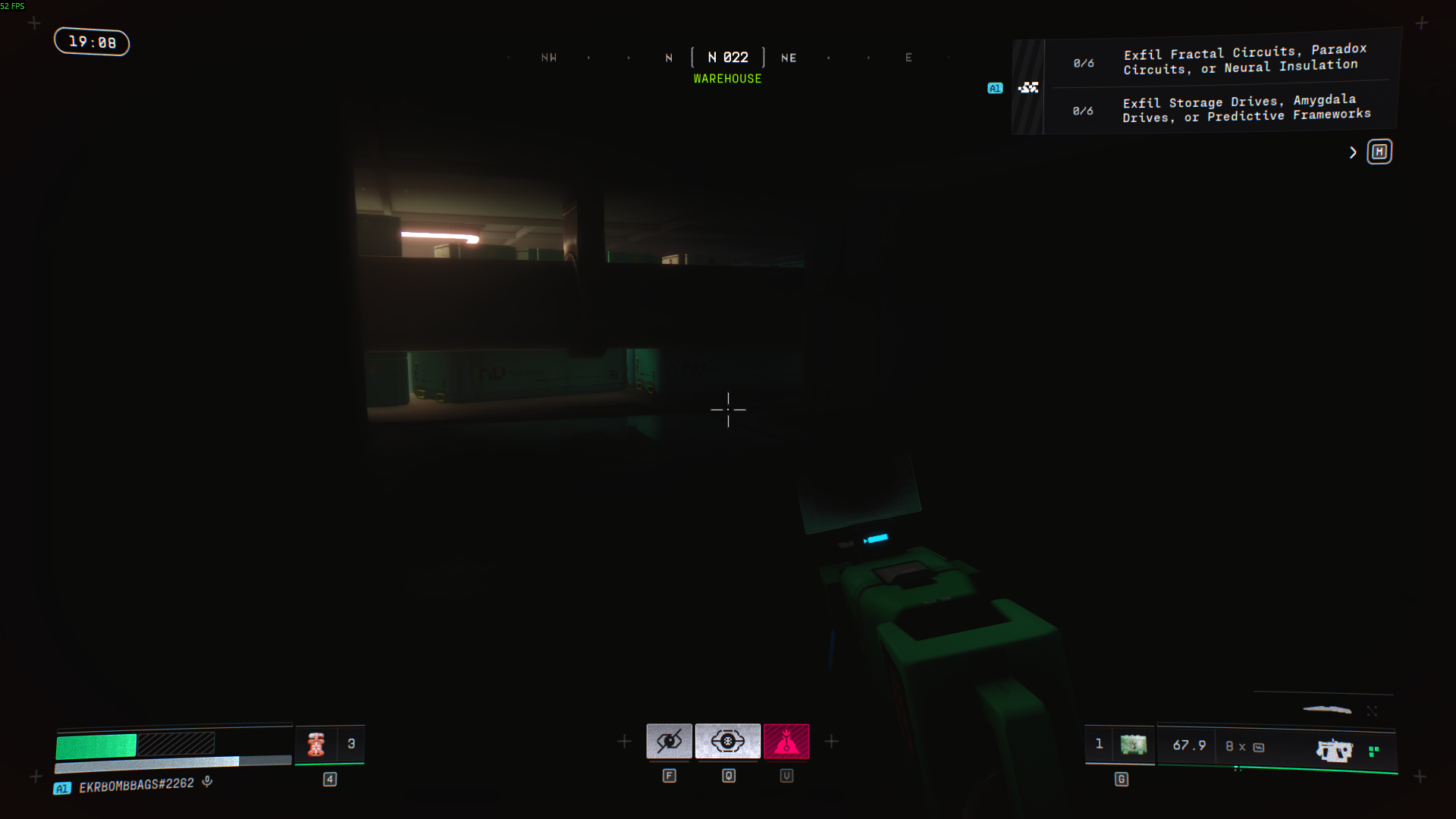Click the checkered contract icon on tracker
The width and height of the screenshot is (1456, 819).
point(1028,88)
